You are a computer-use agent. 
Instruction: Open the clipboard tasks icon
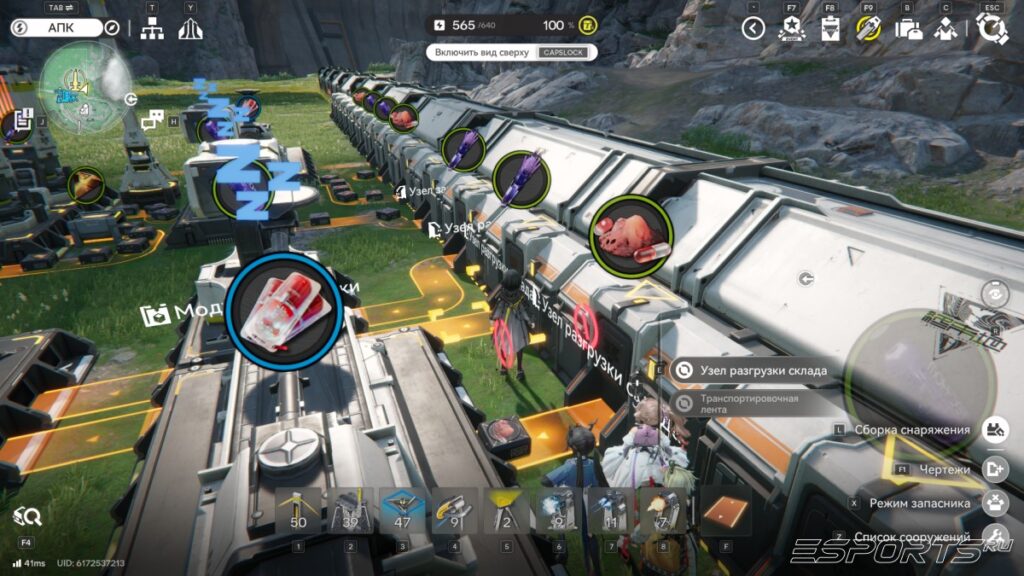[829, 29]
